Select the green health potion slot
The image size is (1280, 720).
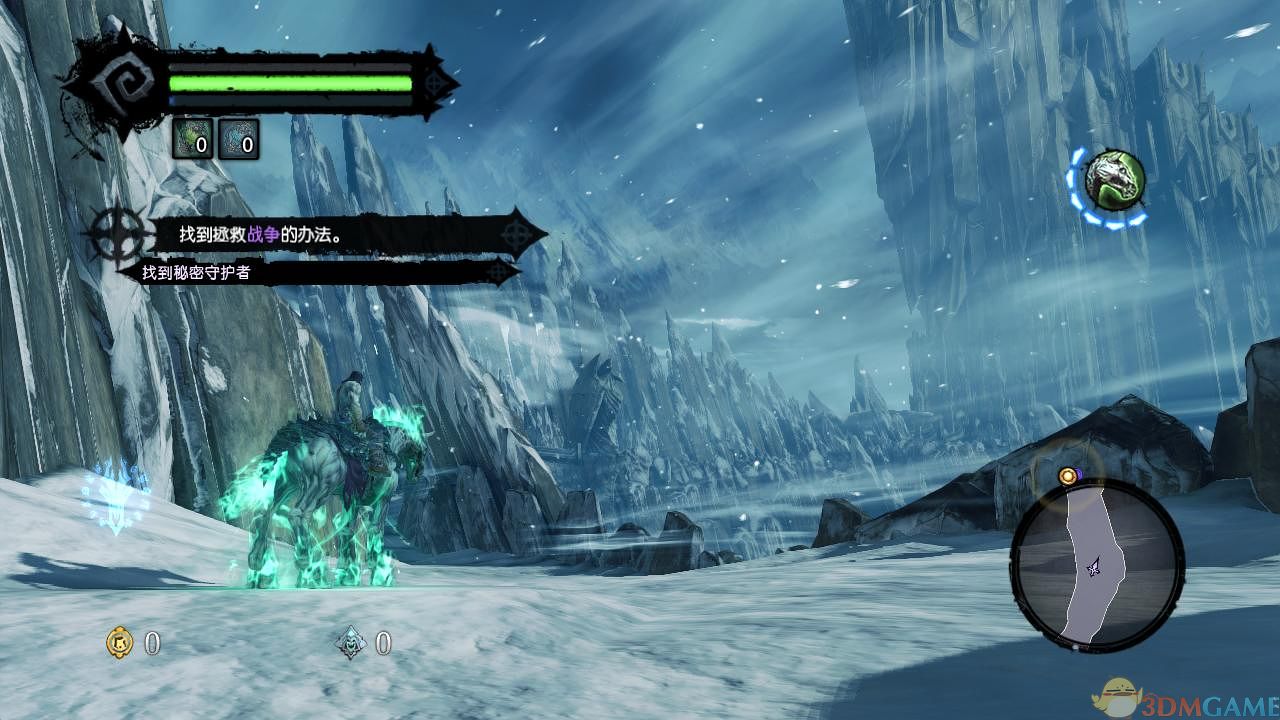click(193, 140)
